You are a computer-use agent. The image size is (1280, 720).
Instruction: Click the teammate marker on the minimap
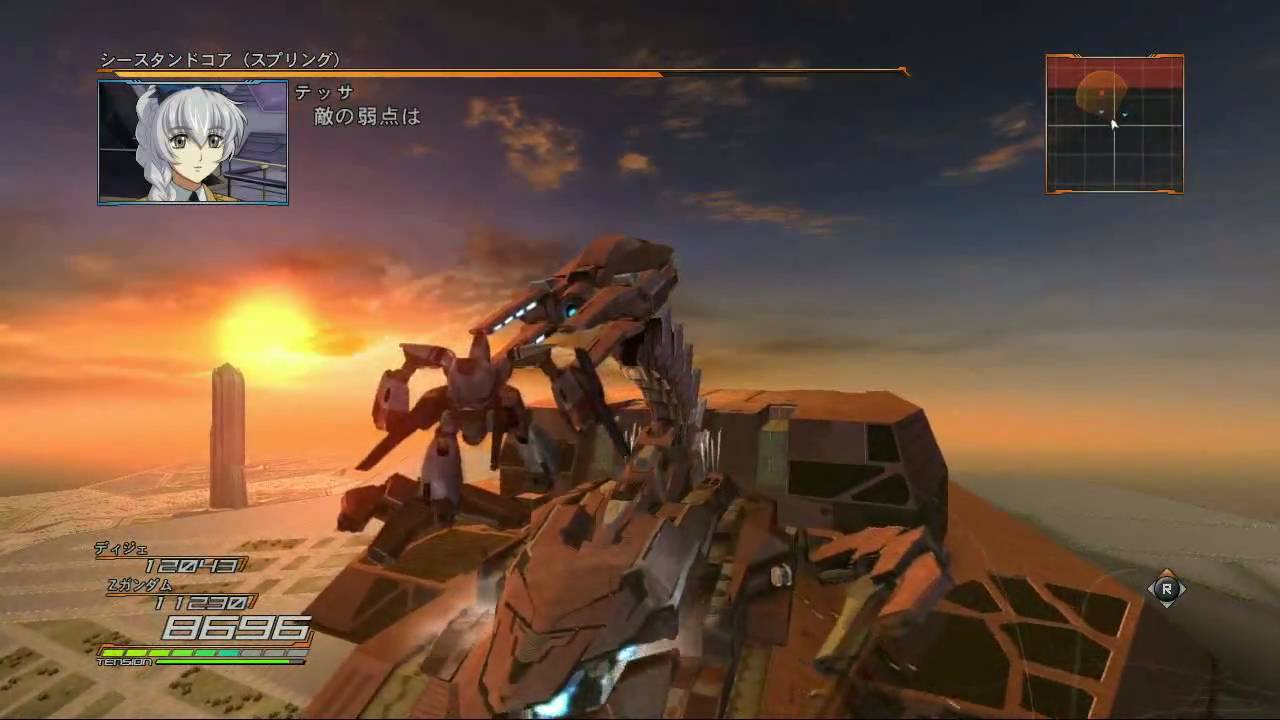tap(1125, 114)
